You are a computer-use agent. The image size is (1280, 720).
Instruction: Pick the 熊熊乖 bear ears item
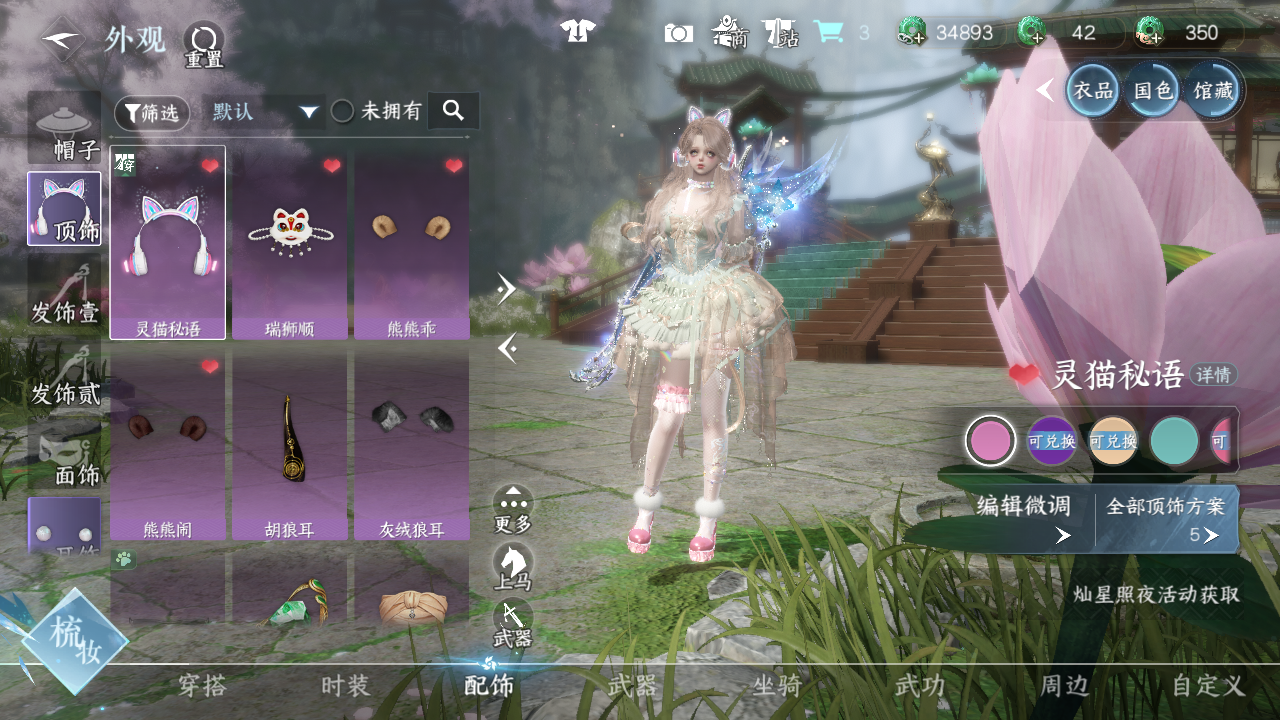click(x=411, y=243)
